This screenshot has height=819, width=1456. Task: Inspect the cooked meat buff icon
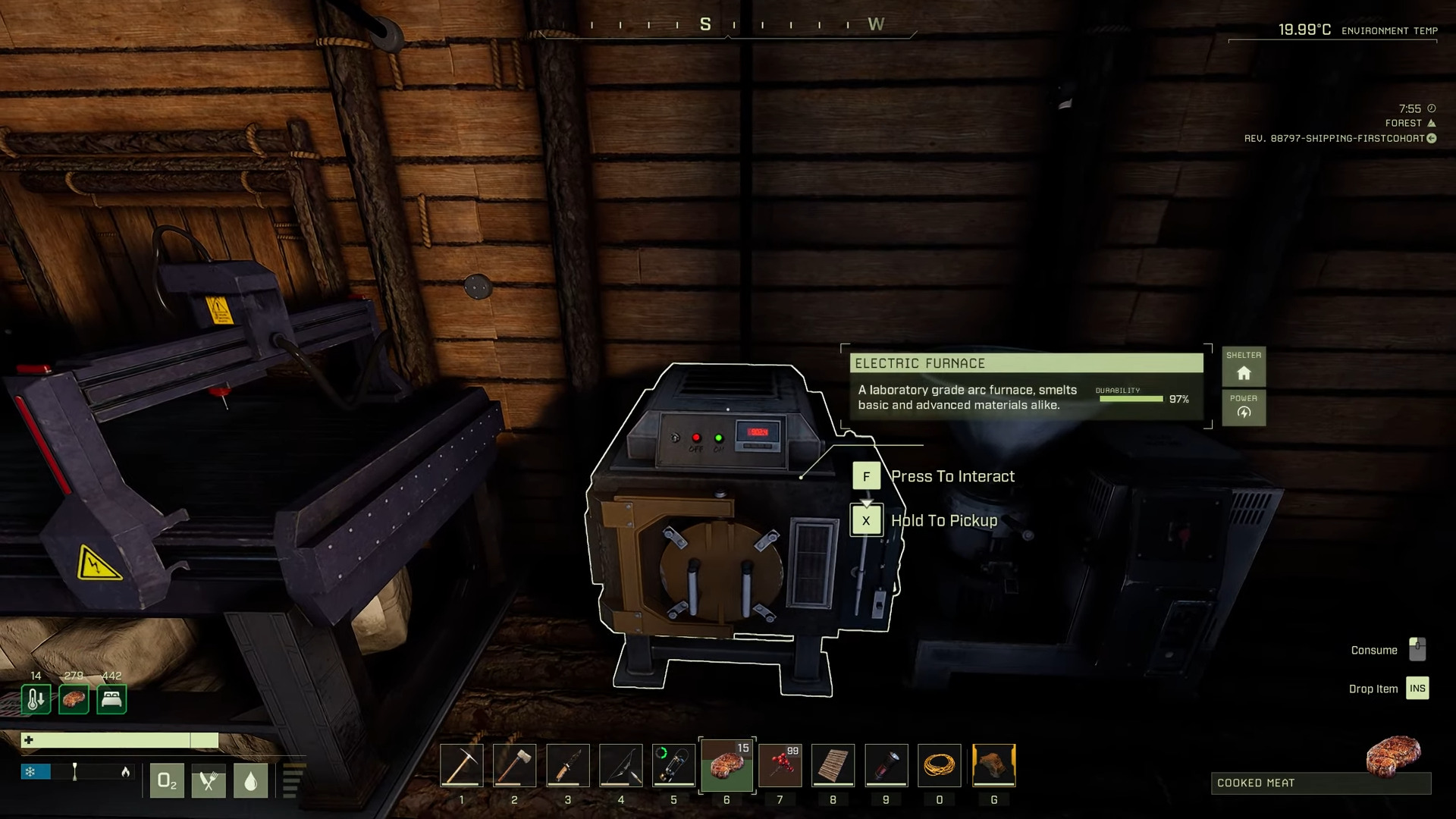point(74,699)
